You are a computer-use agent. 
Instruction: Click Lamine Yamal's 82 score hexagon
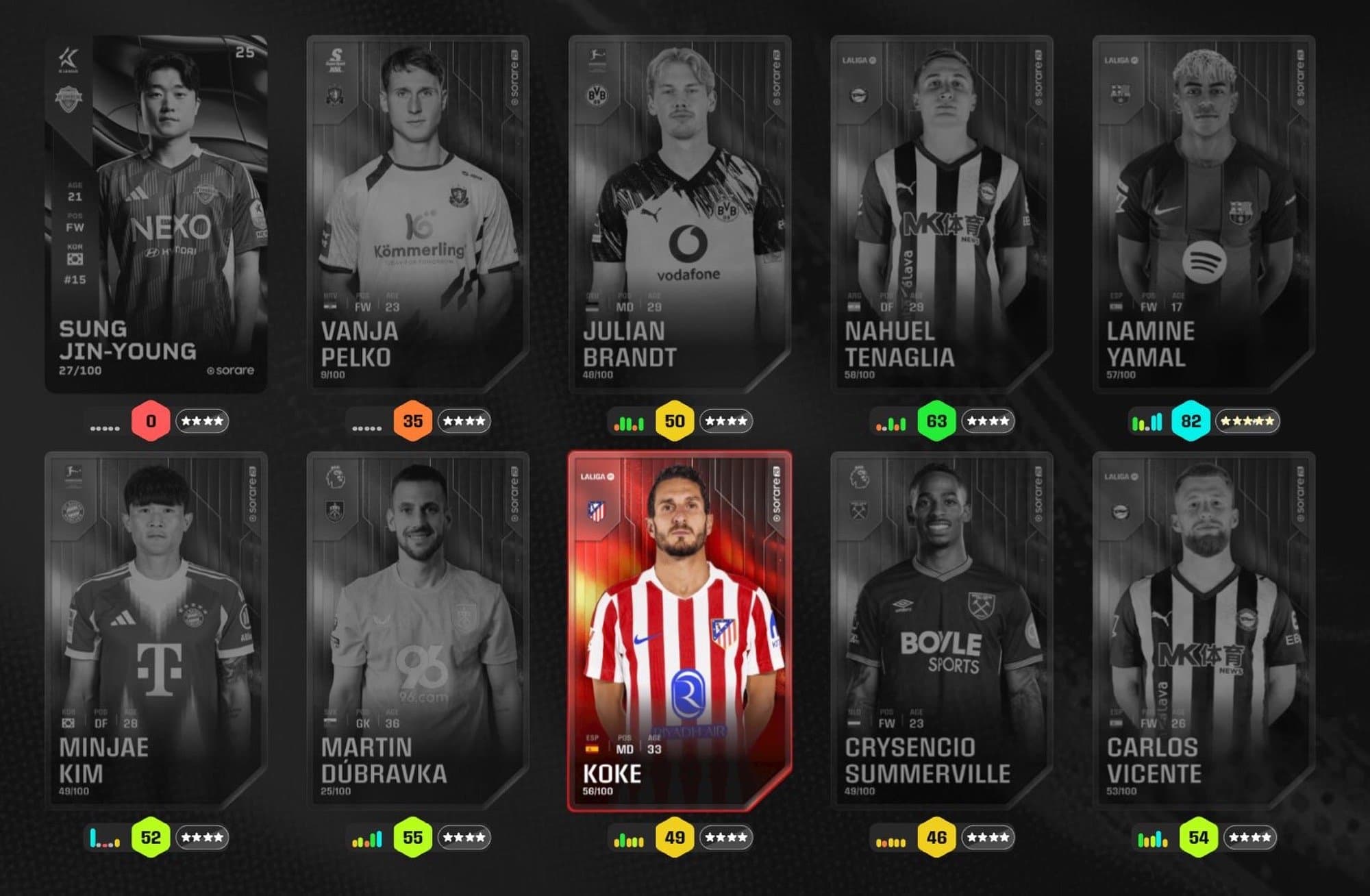pyautogui.click(x=1191, y=421)
